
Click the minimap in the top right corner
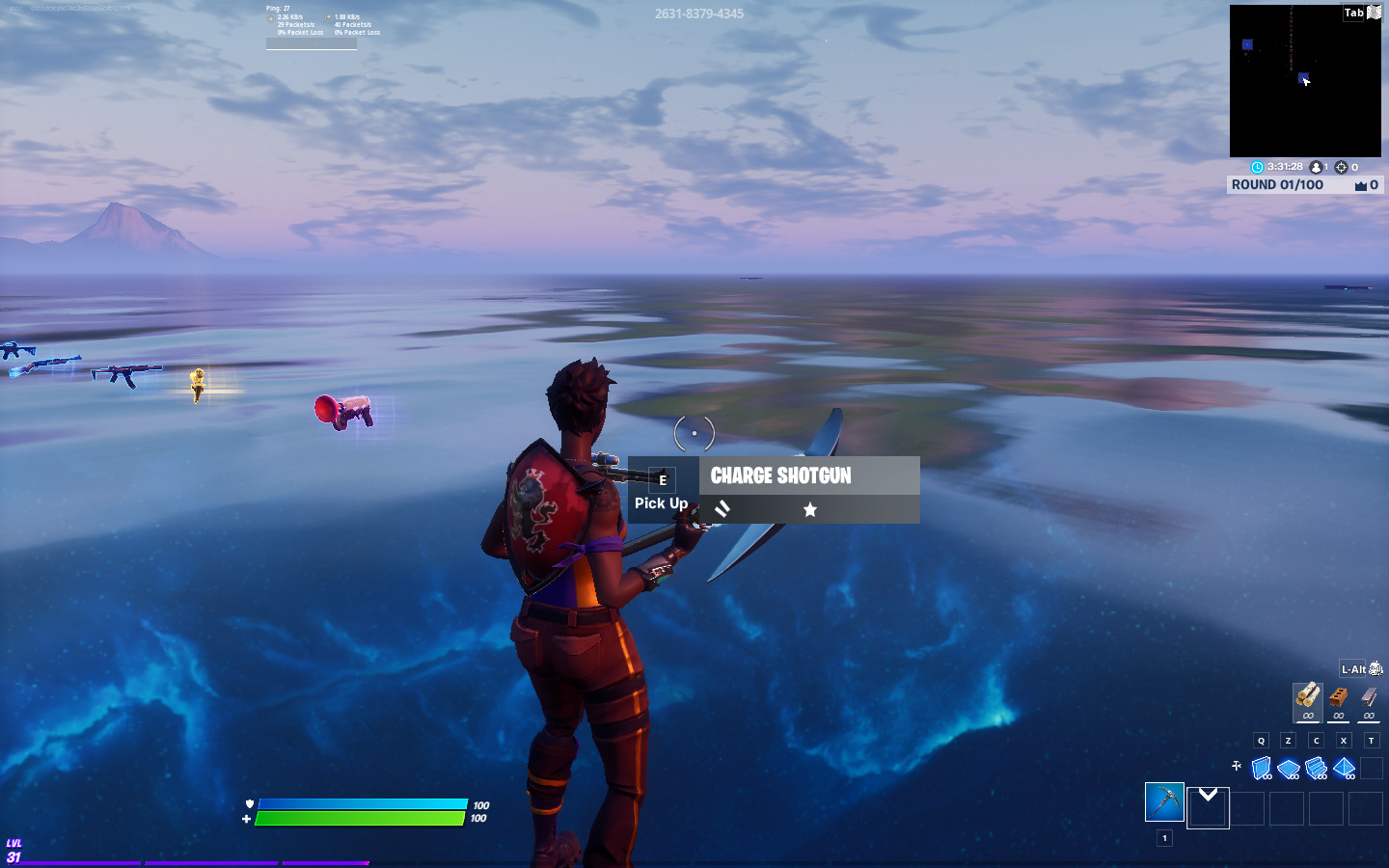[x=1305, y=82]
